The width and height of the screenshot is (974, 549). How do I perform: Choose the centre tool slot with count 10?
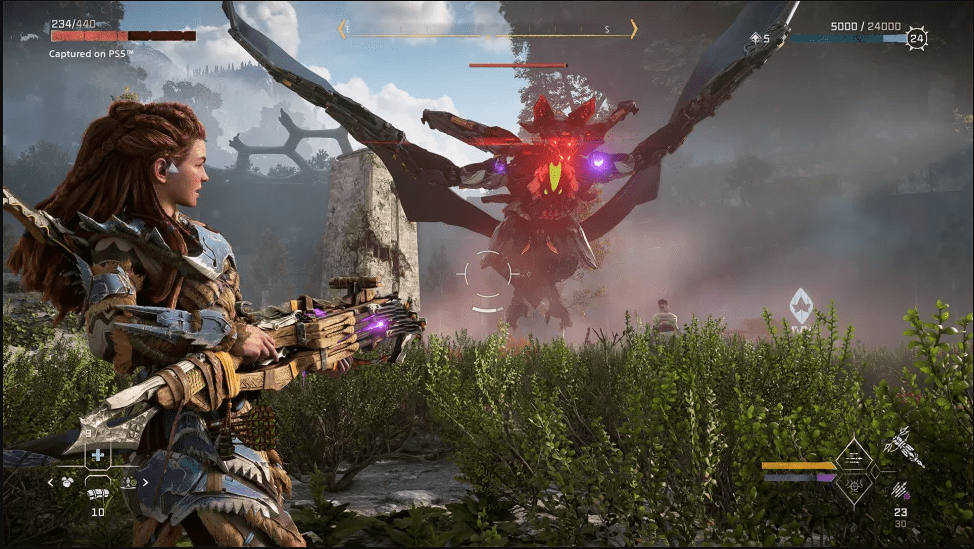tap(98, 492)
